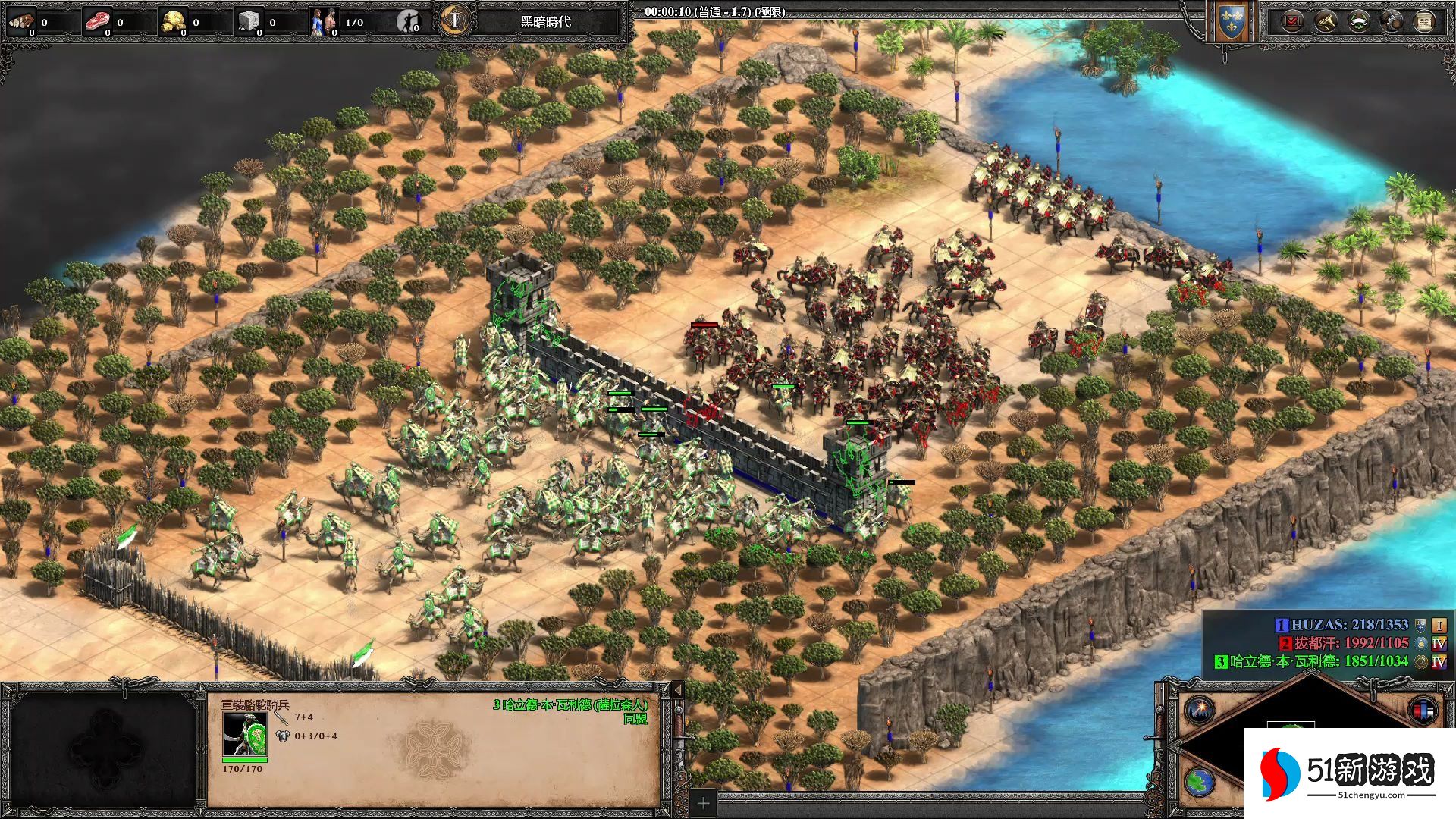Open the scroll main menu button
Viewport: 1456px width, 819px height.
(x=1425, y=22)
